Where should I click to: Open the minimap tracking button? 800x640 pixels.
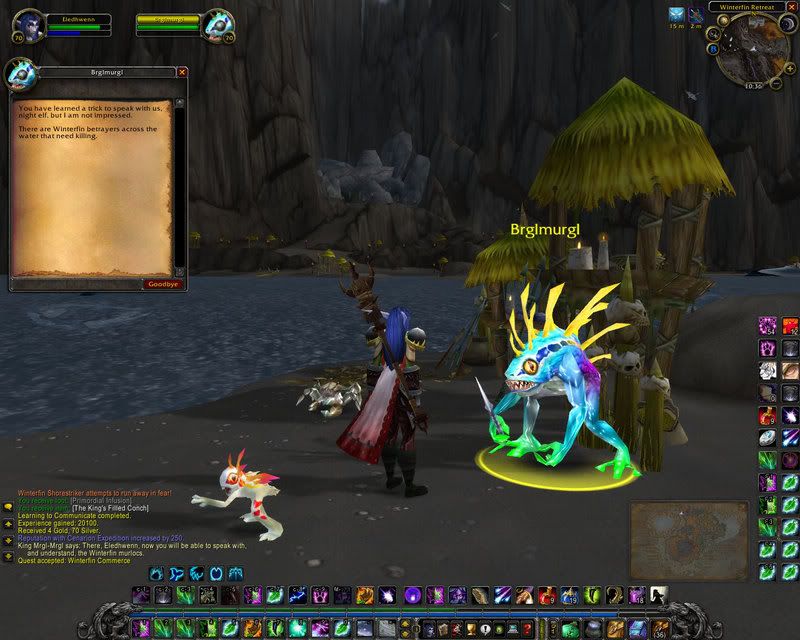coord(712,32)
